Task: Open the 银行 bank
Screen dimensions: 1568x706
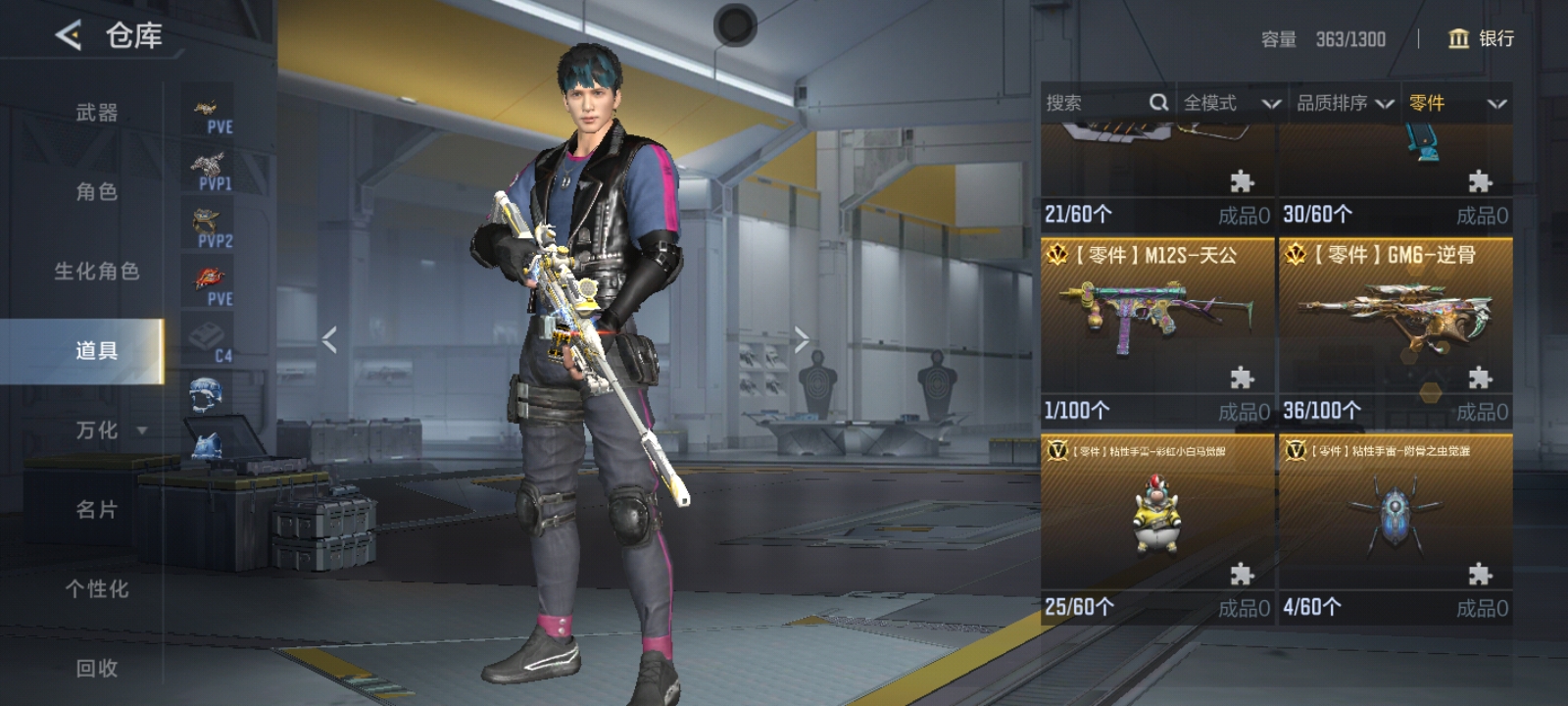Action: [x=1481, y=38]
